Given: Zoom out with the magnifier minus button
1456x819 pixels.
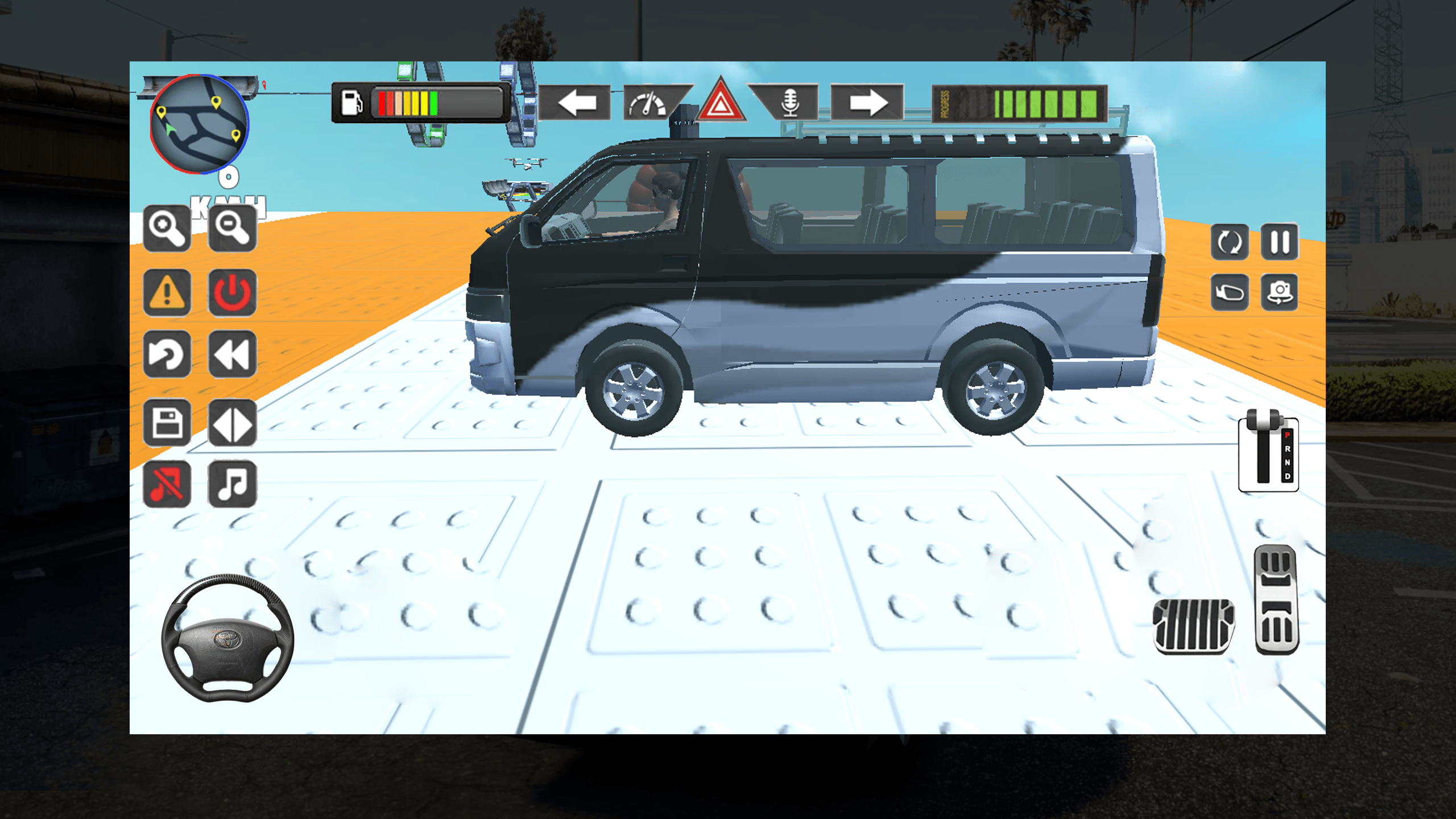Looking at the screenshot, I should click(232, 228).
